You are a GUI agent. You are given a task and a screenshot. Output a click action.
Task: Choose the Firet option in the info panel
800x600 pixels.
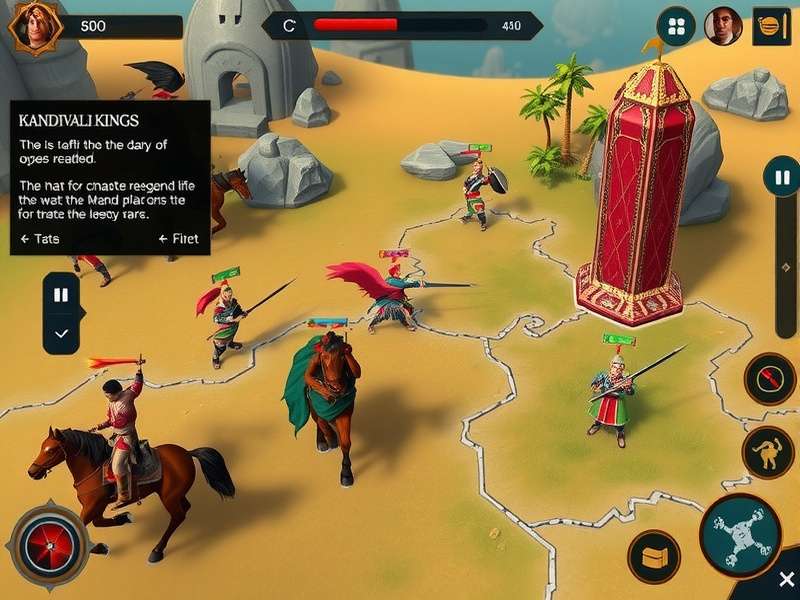[x=179, y=239]
